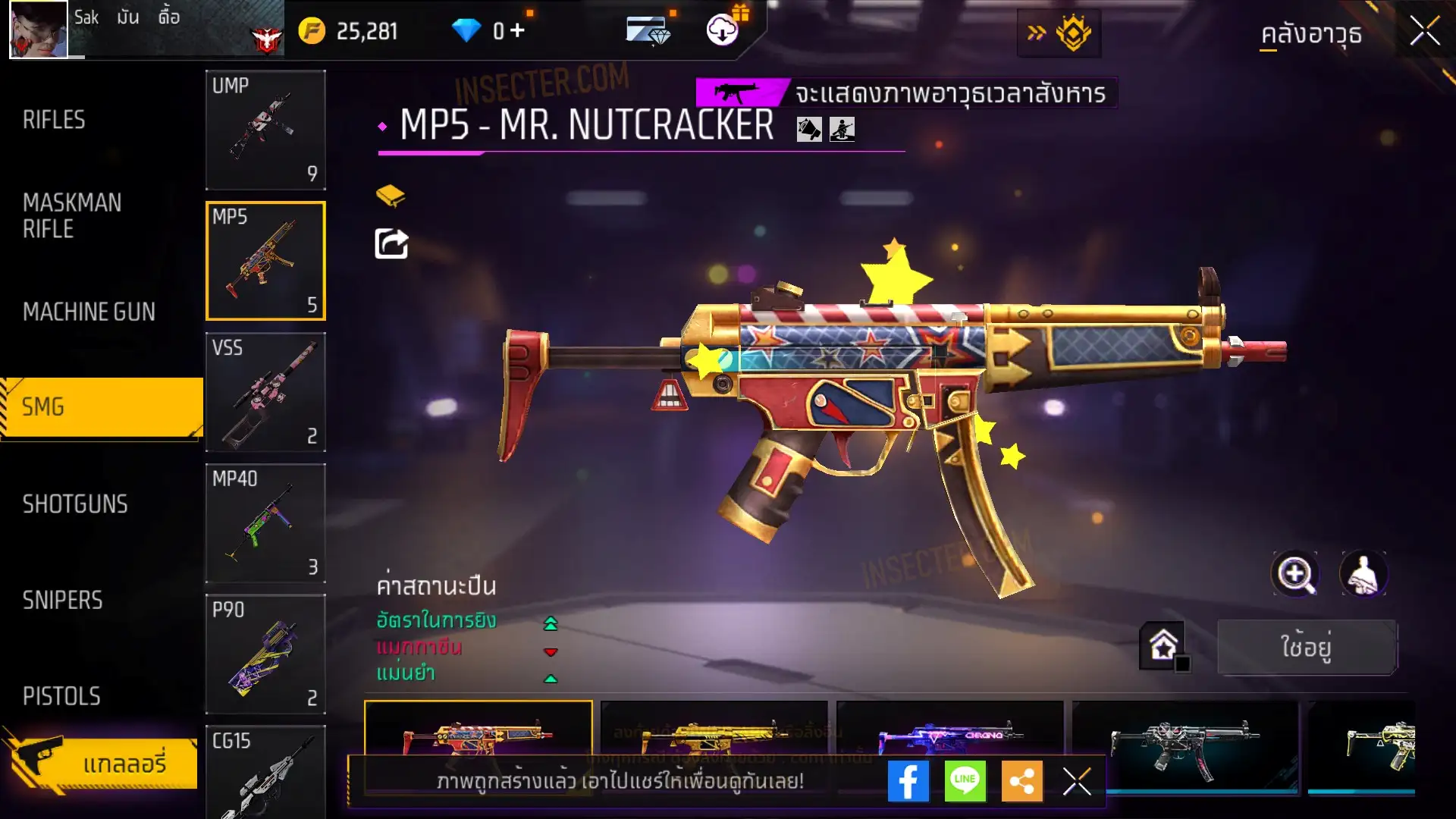This screenshot has height=819, width=1456.
Task: Click the share arrow icon
Action: click(391, 244)
